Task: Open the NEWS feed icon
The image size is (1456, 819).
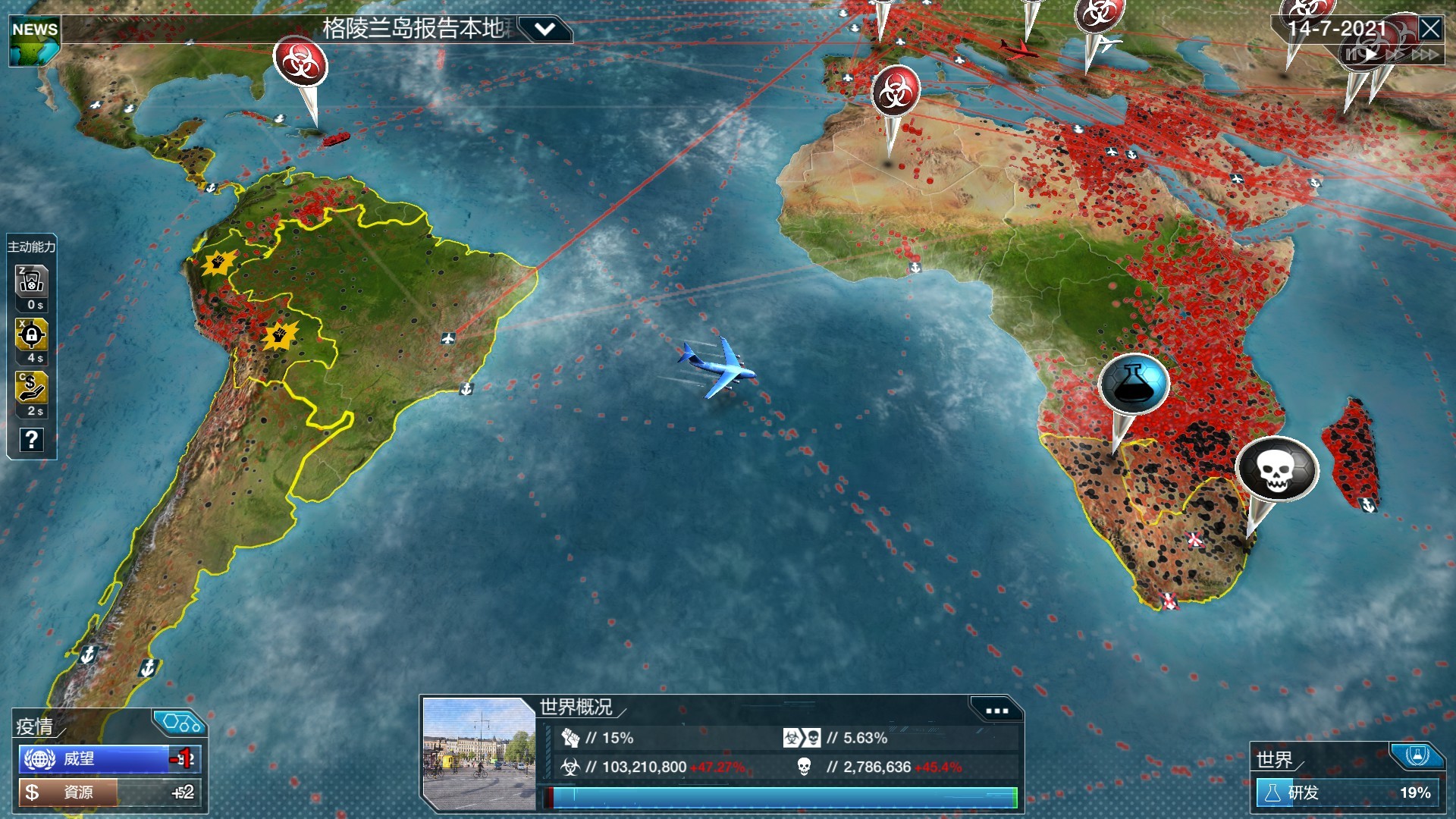Action: [35, 42]
